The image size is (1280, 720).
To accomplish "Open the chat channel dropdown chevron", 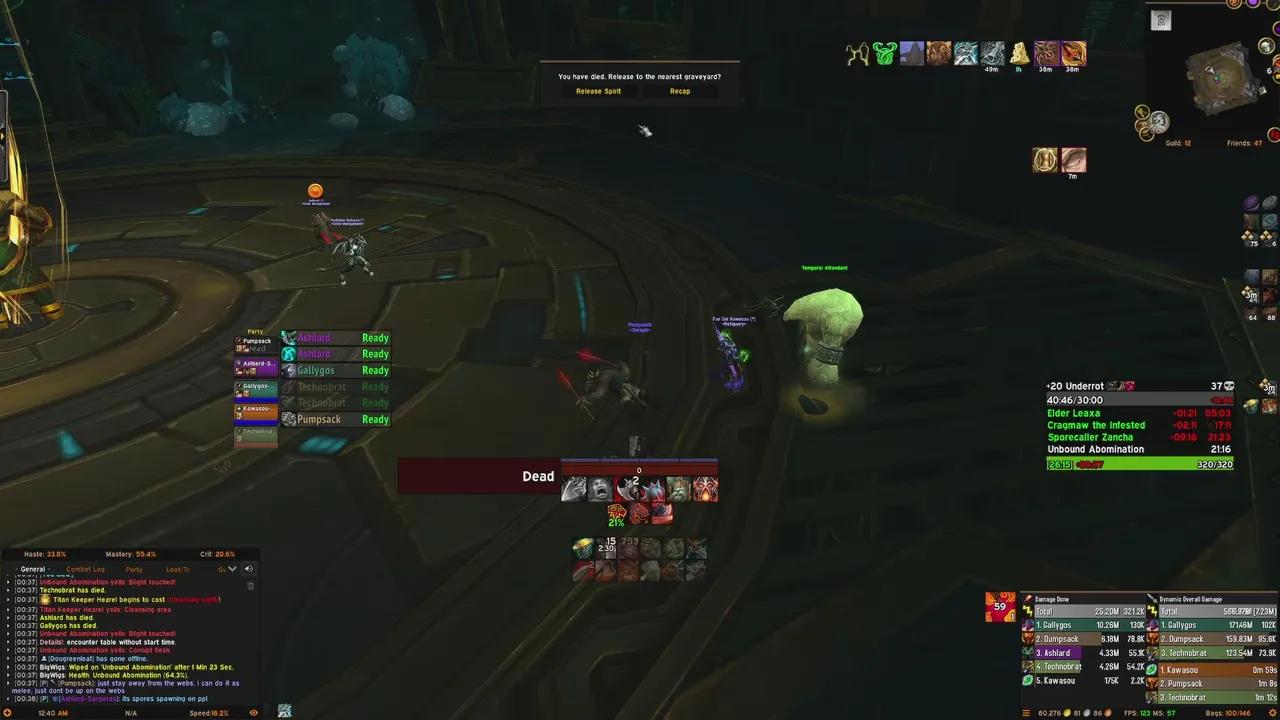I will coord(232,569).
